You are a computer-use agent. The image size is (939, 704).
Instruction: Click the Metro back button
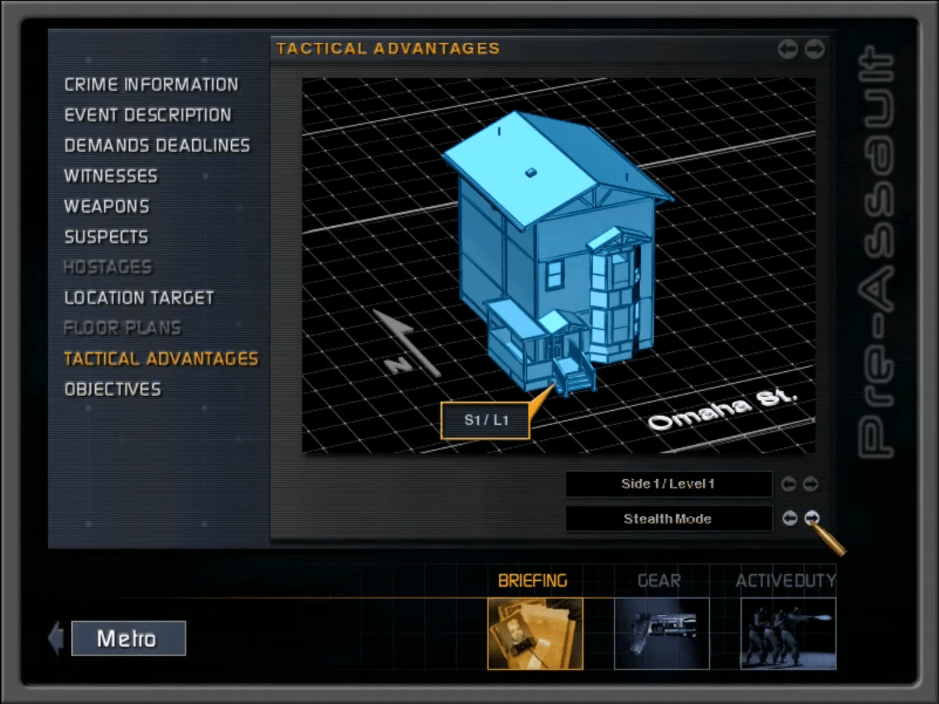[127, 638]
